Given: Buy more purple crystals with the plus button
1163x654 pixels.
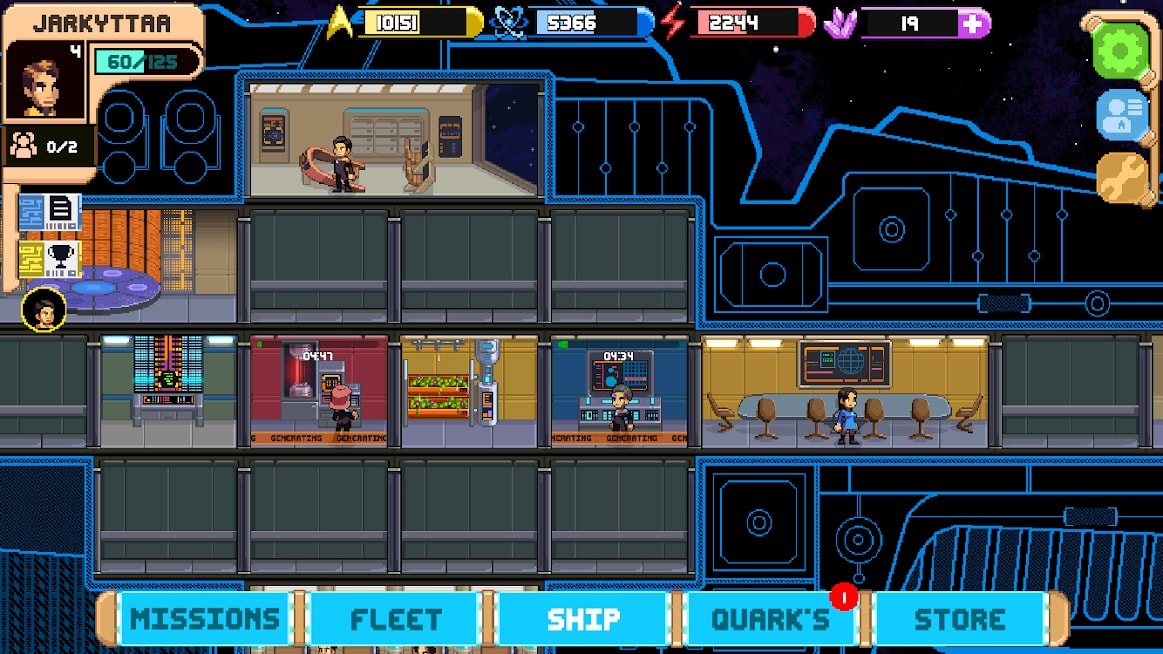Looking at the screenshot, I should tap(973, 23).
